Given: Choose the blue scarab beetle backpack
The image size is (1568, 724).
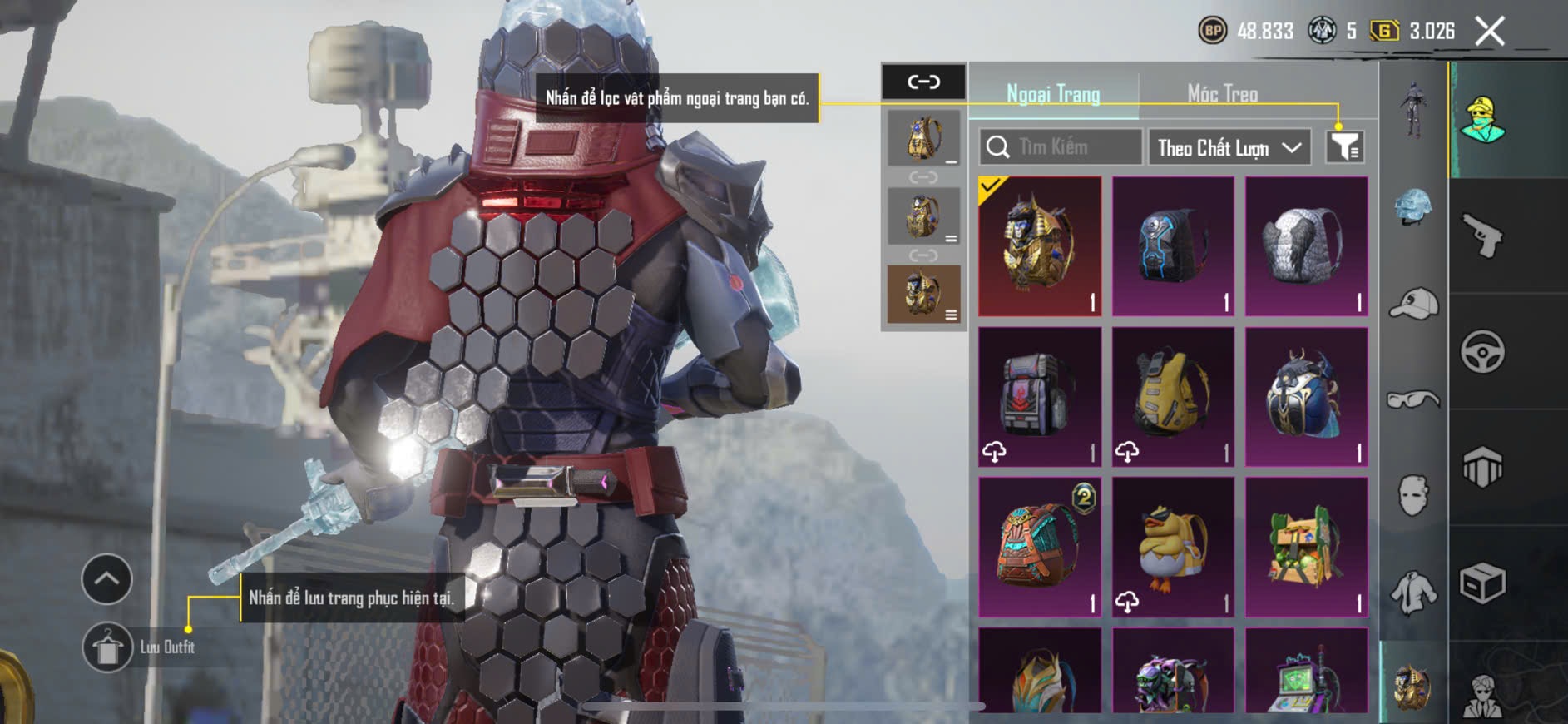Looking at the screenshot, I should [x=1306, y=396].
